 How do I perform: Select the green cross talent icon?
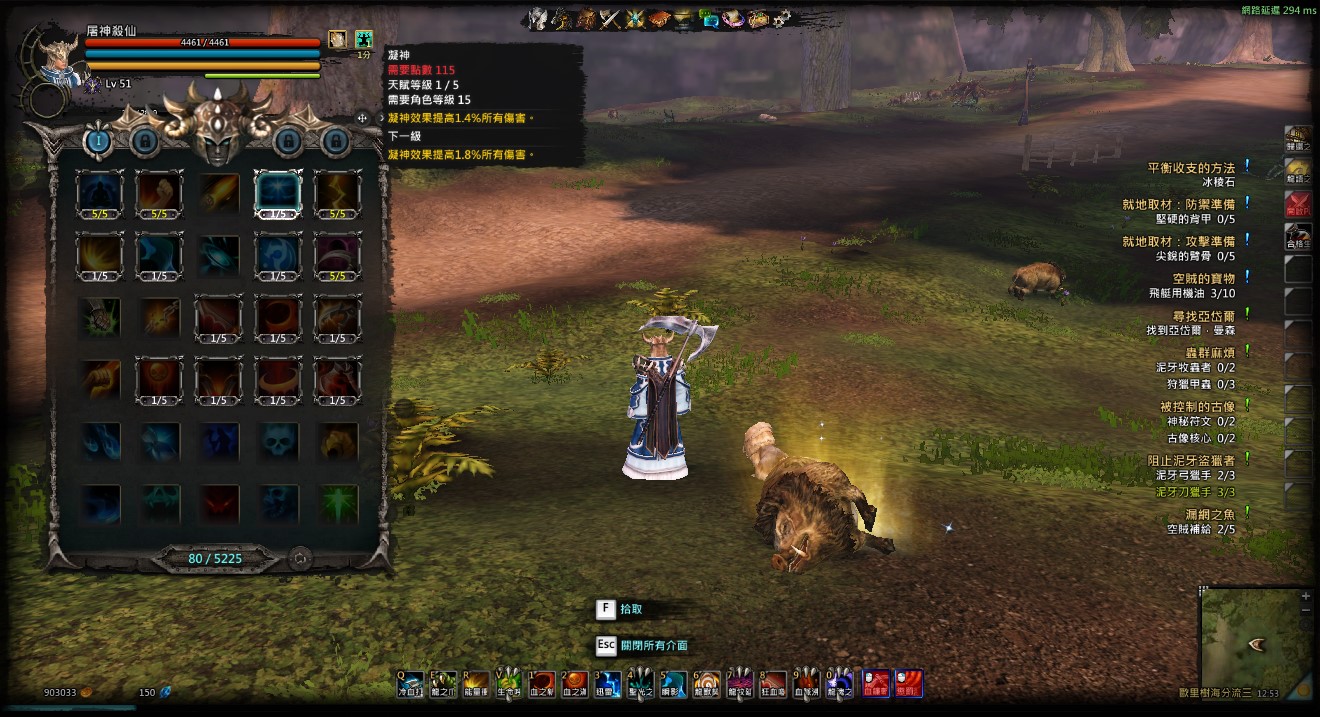[338, 502]
